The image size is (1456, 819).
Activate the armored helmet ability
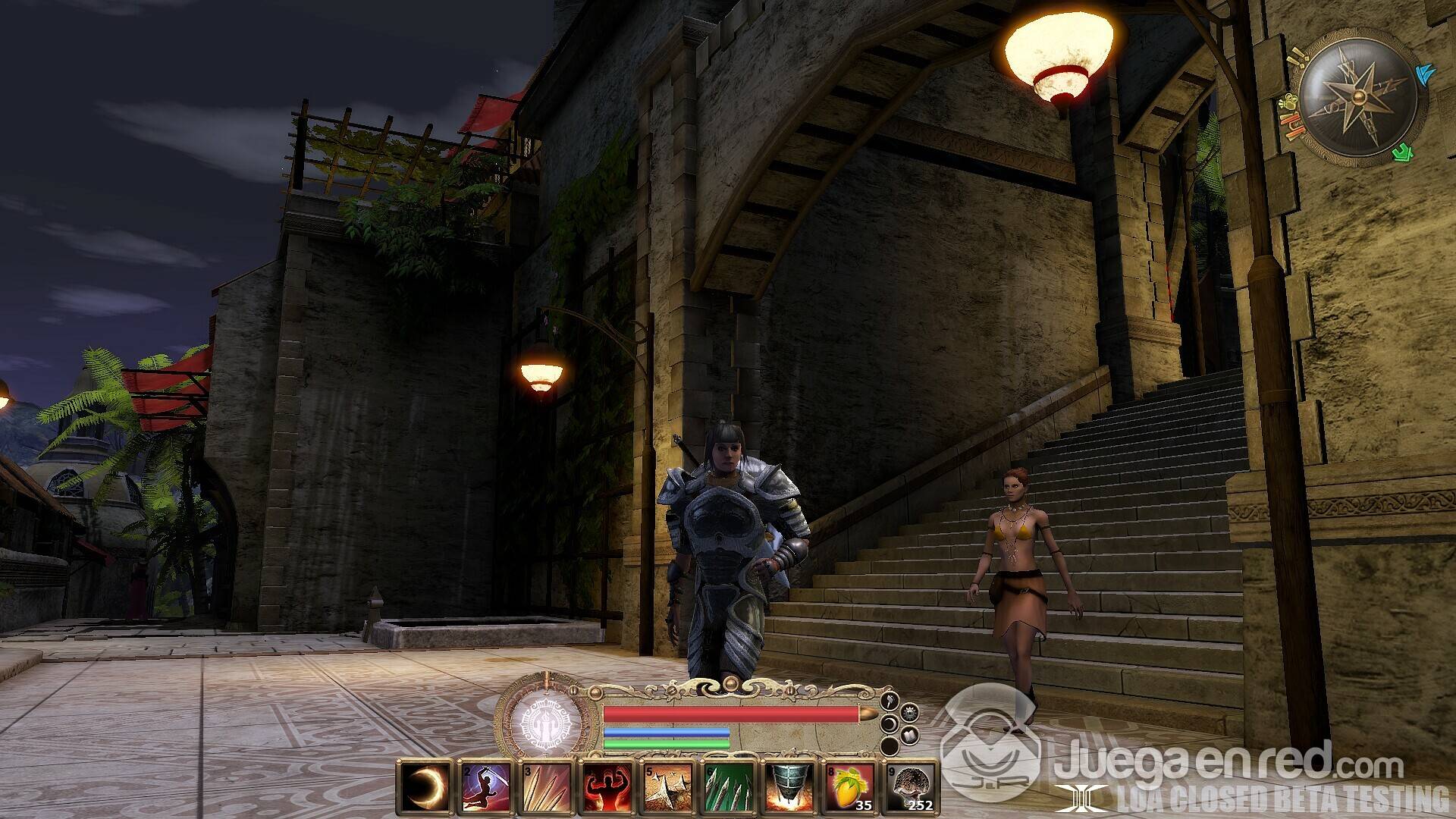point(788,786)
